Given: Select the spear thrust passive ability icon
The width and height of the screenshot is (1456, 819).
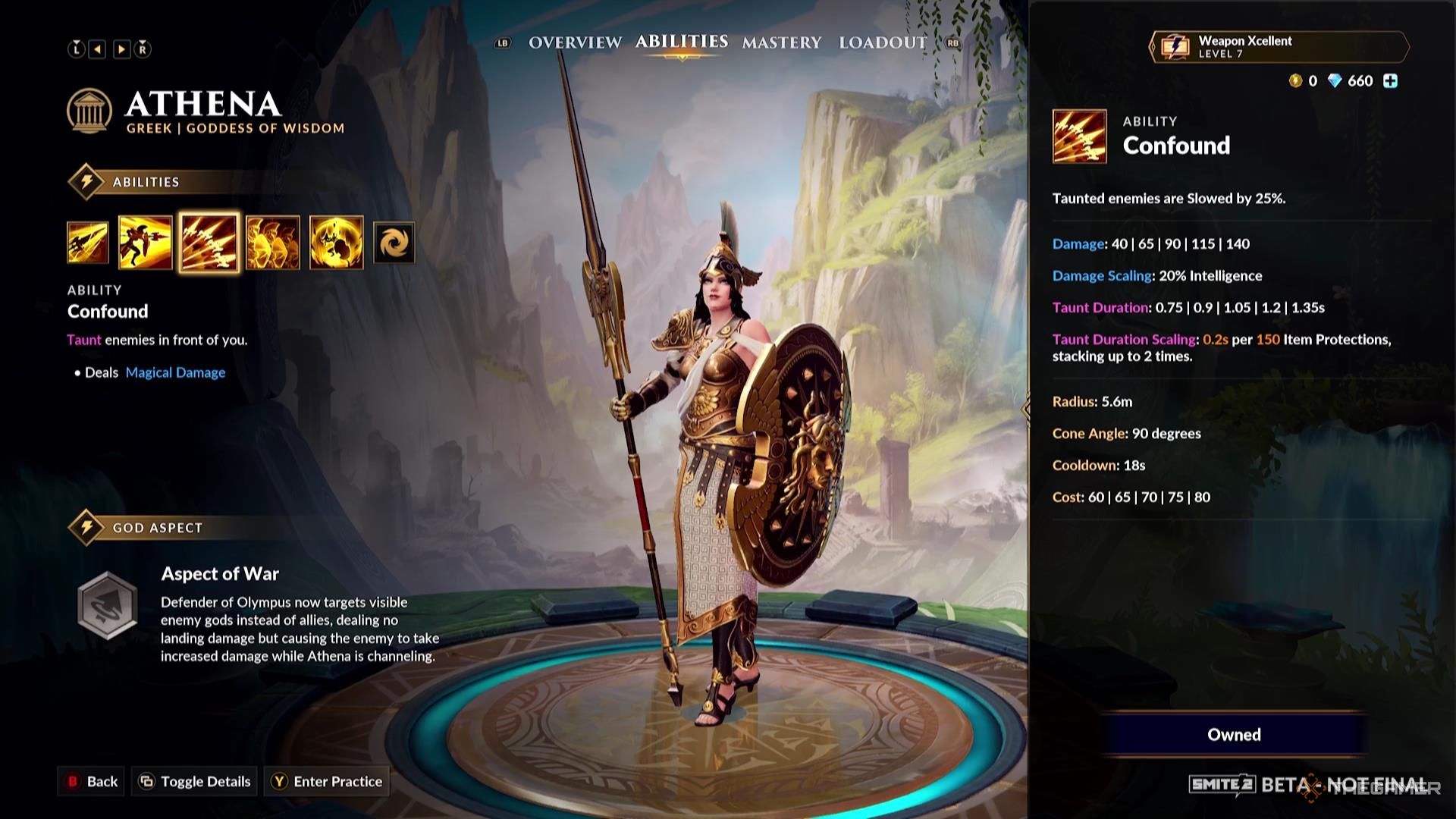Looking at the screenshot, I should coord(88,243).
